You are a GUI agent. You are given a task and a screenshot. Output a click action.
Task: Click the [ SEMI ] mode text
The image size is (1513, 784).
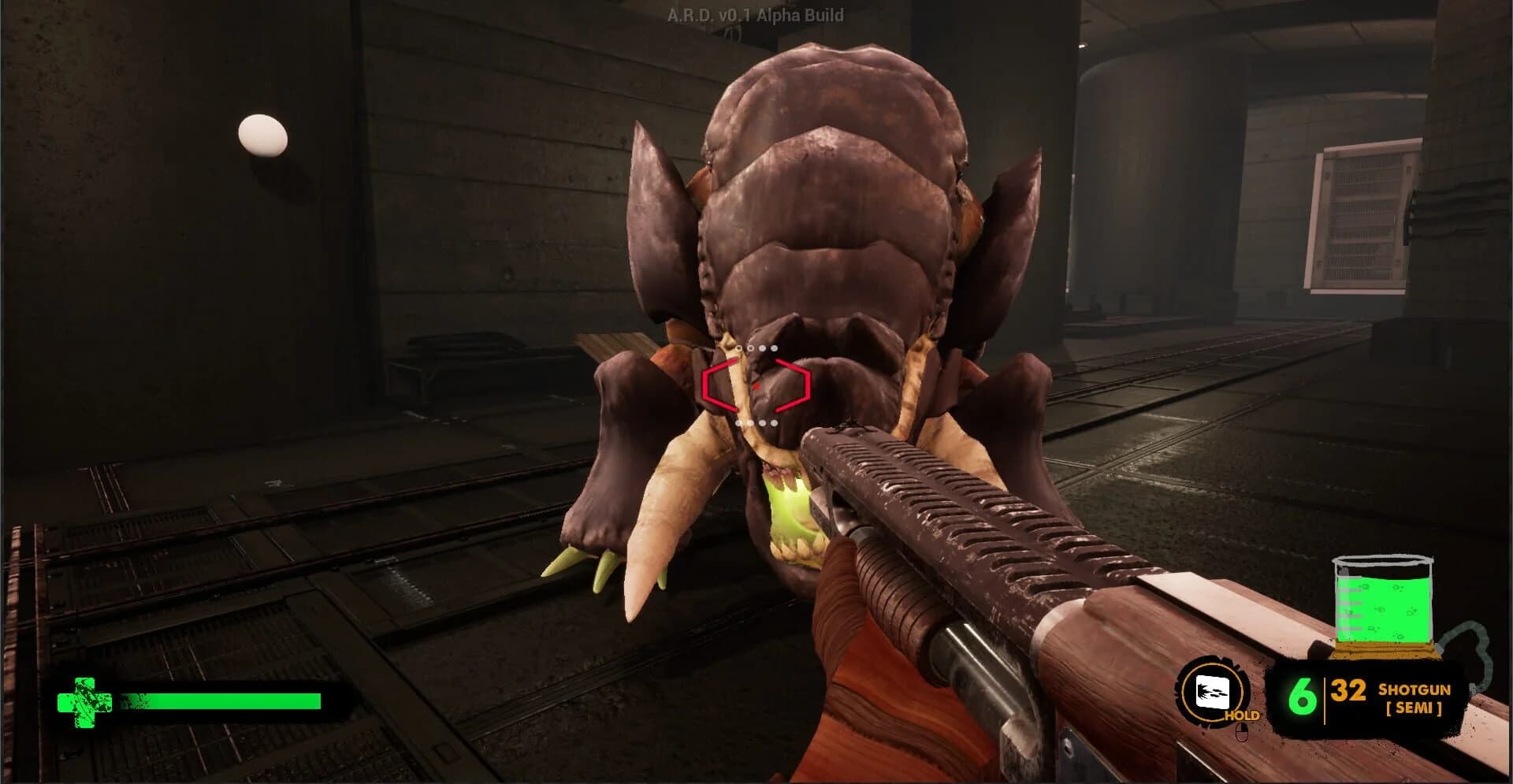(x=1414, y=708)
